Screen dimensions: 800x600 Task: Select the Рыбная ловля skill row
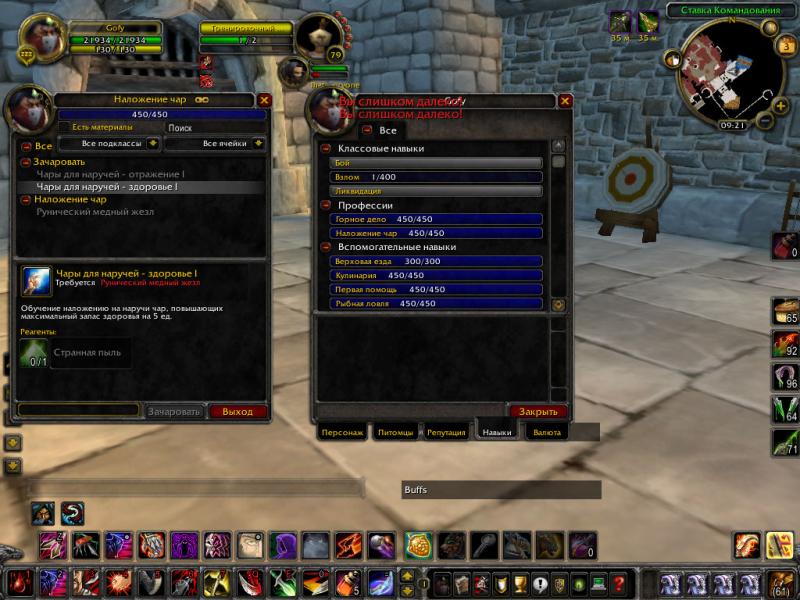437,303
